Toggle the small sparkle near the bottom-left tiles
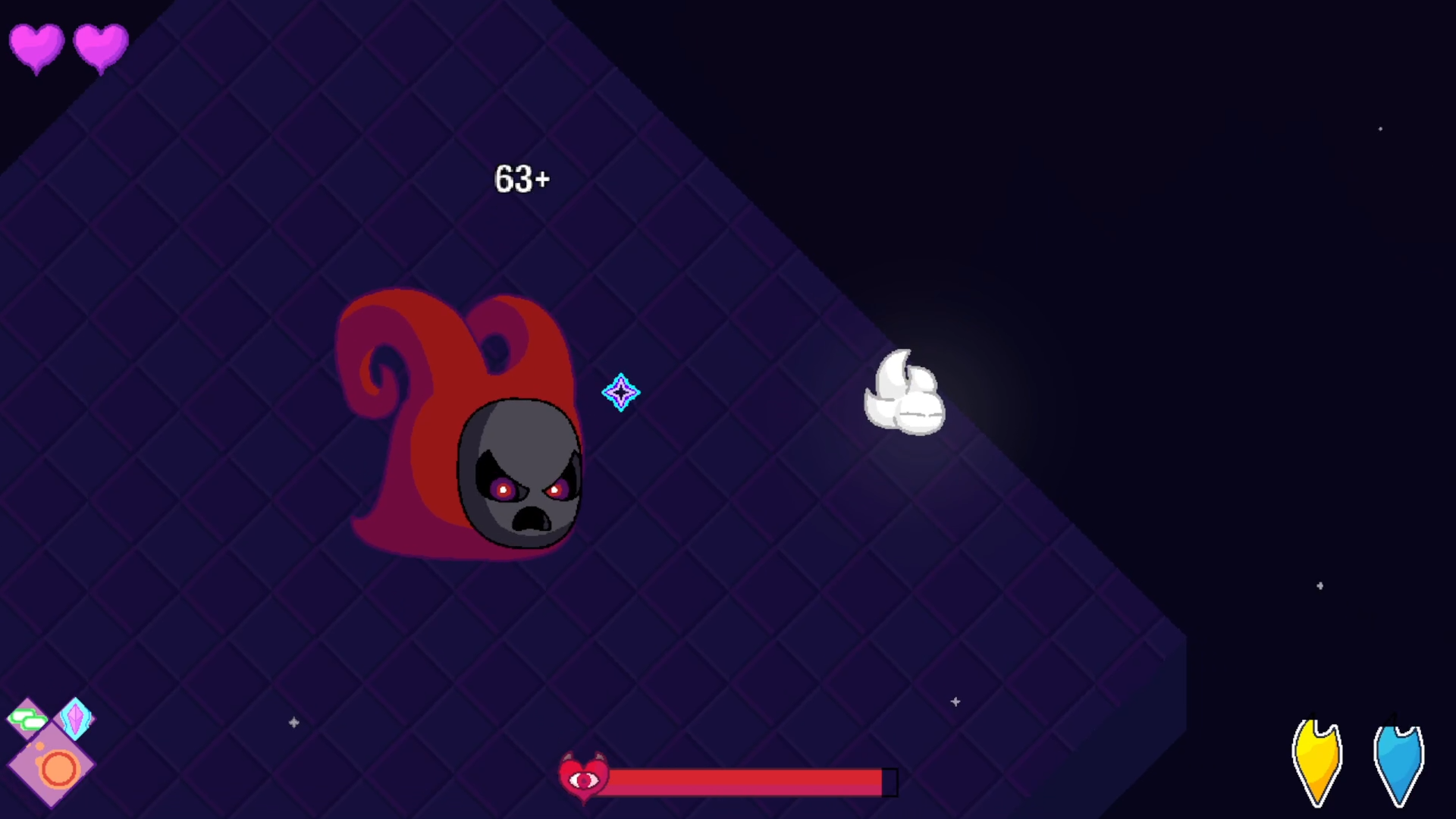Image resolution: width=1456 pixels, height=819 pixels. click(294, 723)
